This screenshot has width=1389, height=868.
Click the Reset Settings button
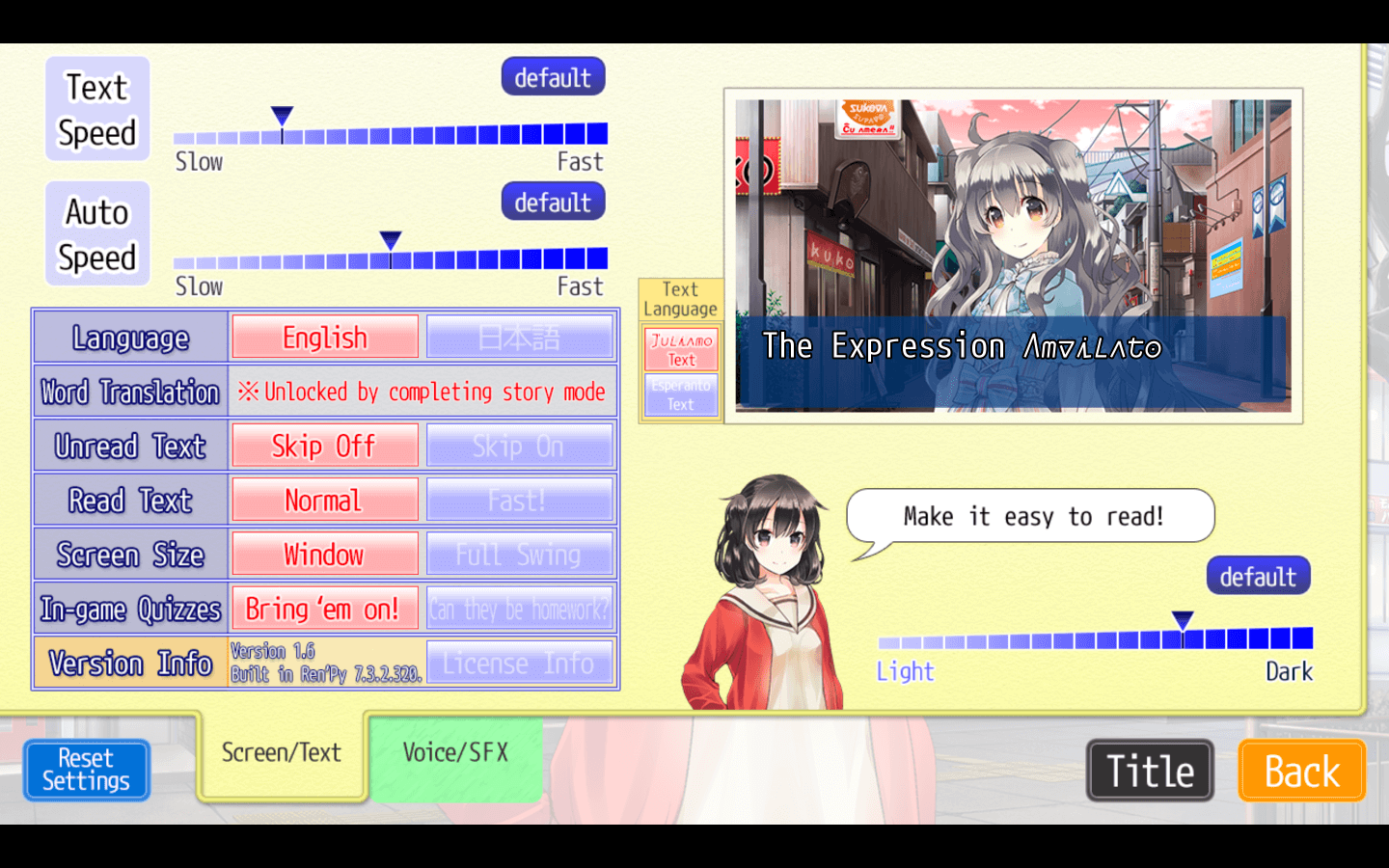(x=86, y=770)
